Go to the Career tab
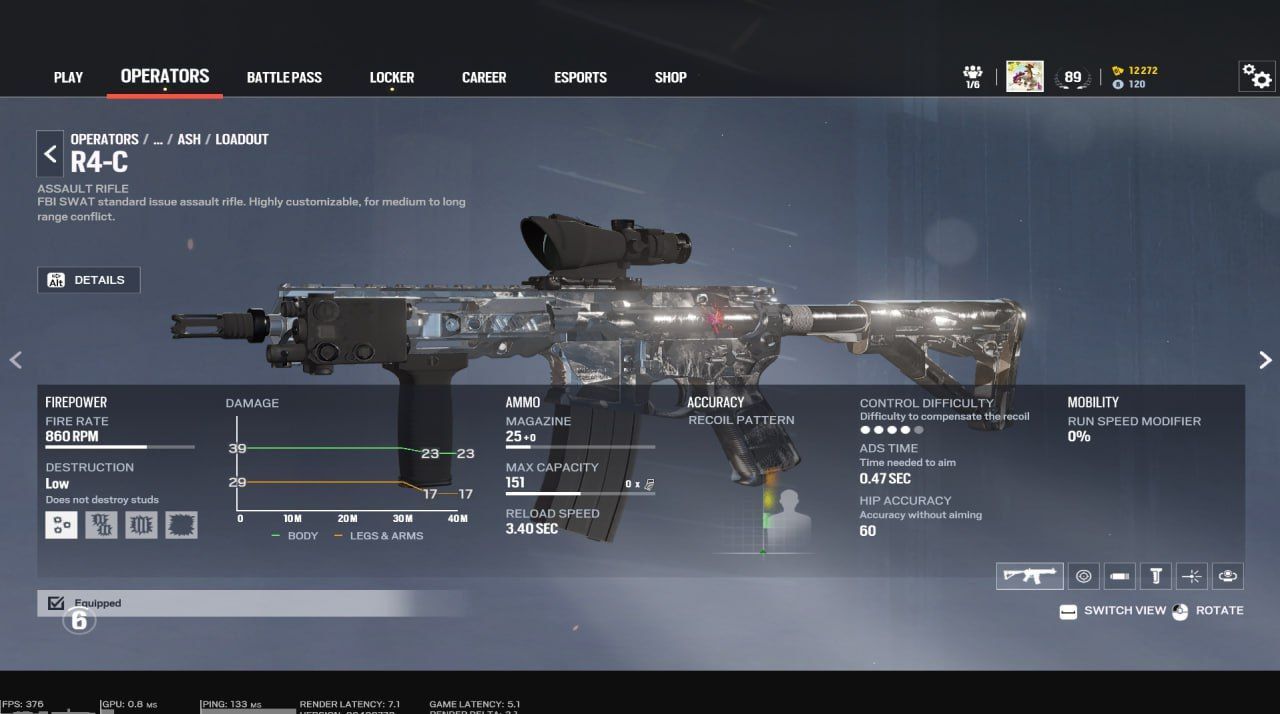The width and height of the screenshot is (1280, 714). (x=484, y=77)
